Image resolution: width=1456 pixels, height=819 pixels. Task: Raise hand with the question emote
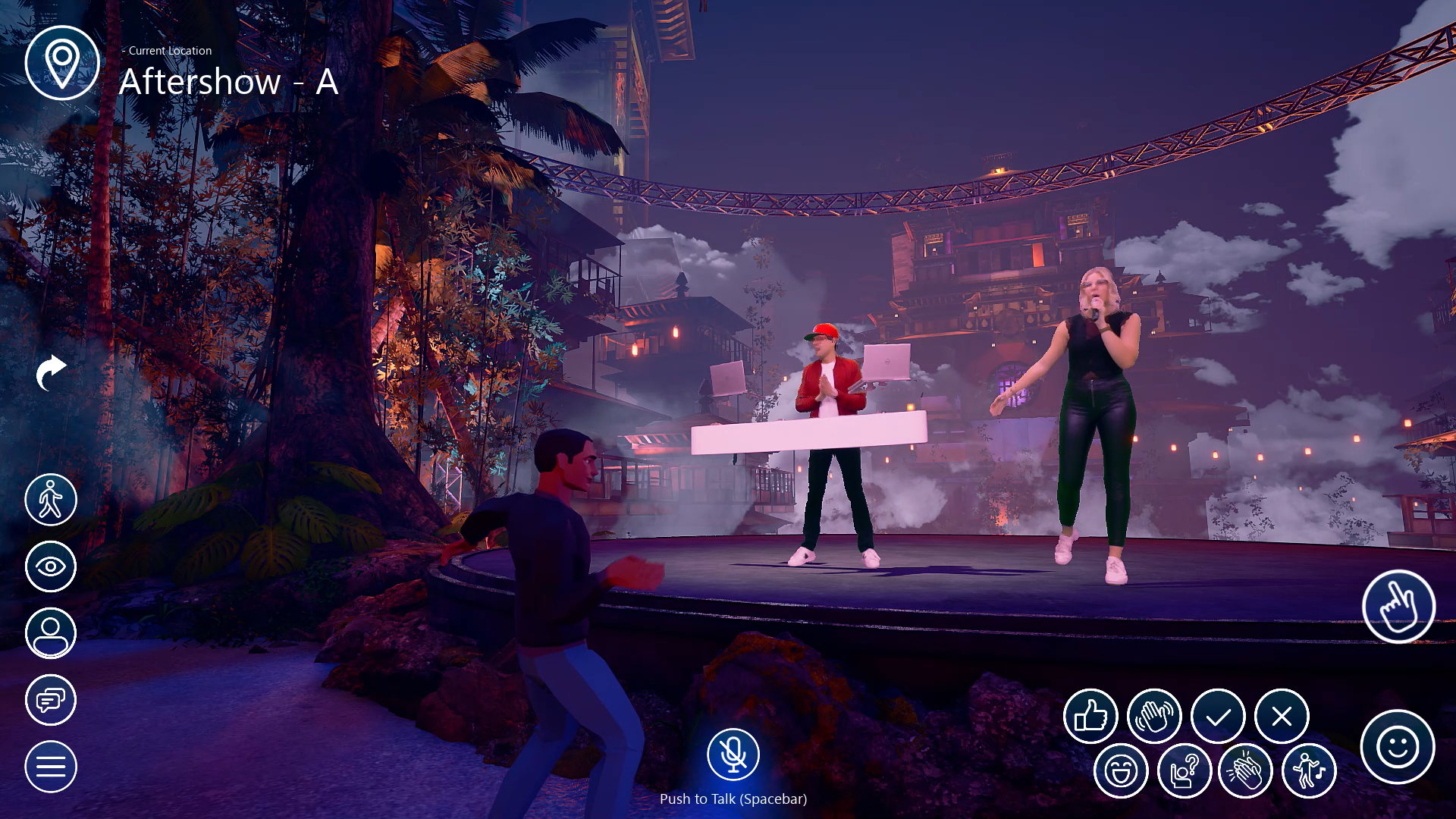coord(1185,771)
